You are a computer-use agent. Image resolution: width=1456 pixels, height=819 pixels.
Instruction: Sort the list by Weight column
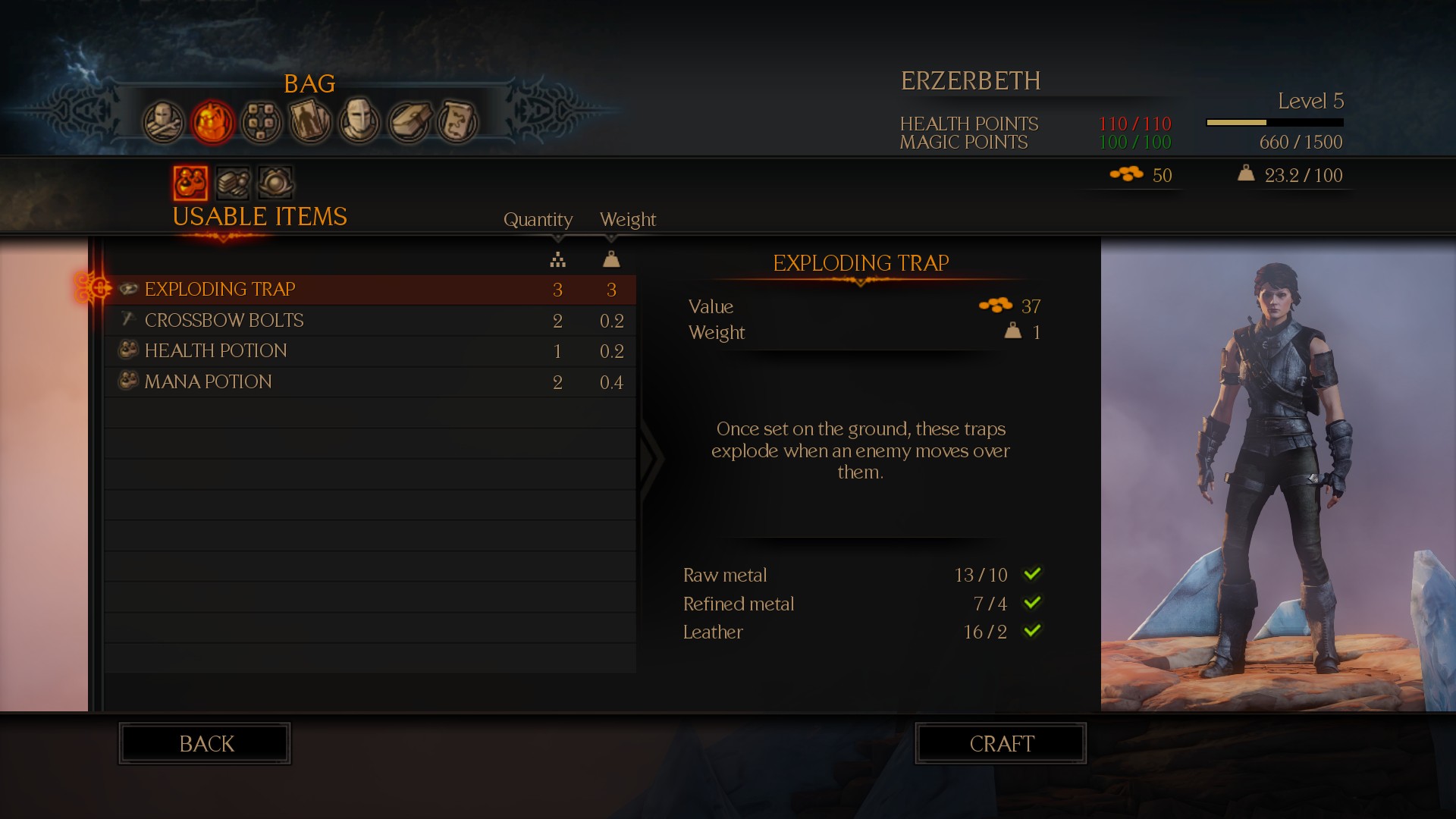click(x=627, y=220)
